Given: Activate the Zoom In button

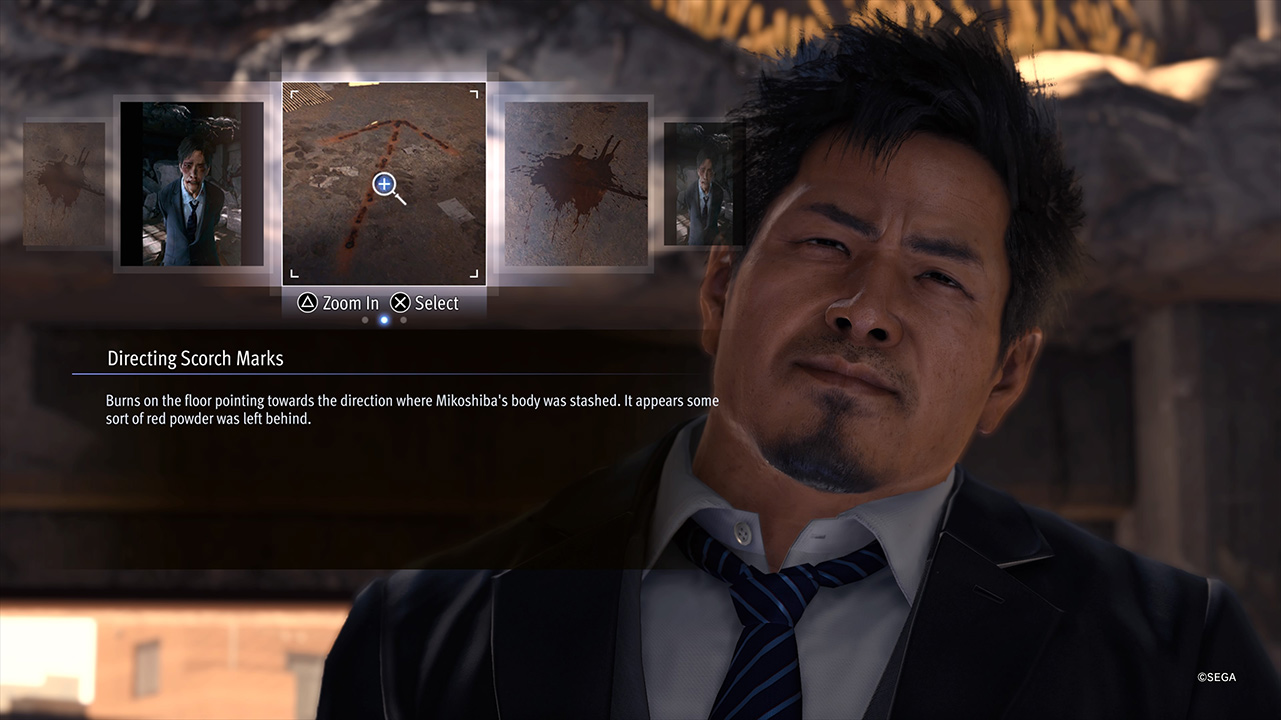Looking at the screenshot, I should pos(337,302).
